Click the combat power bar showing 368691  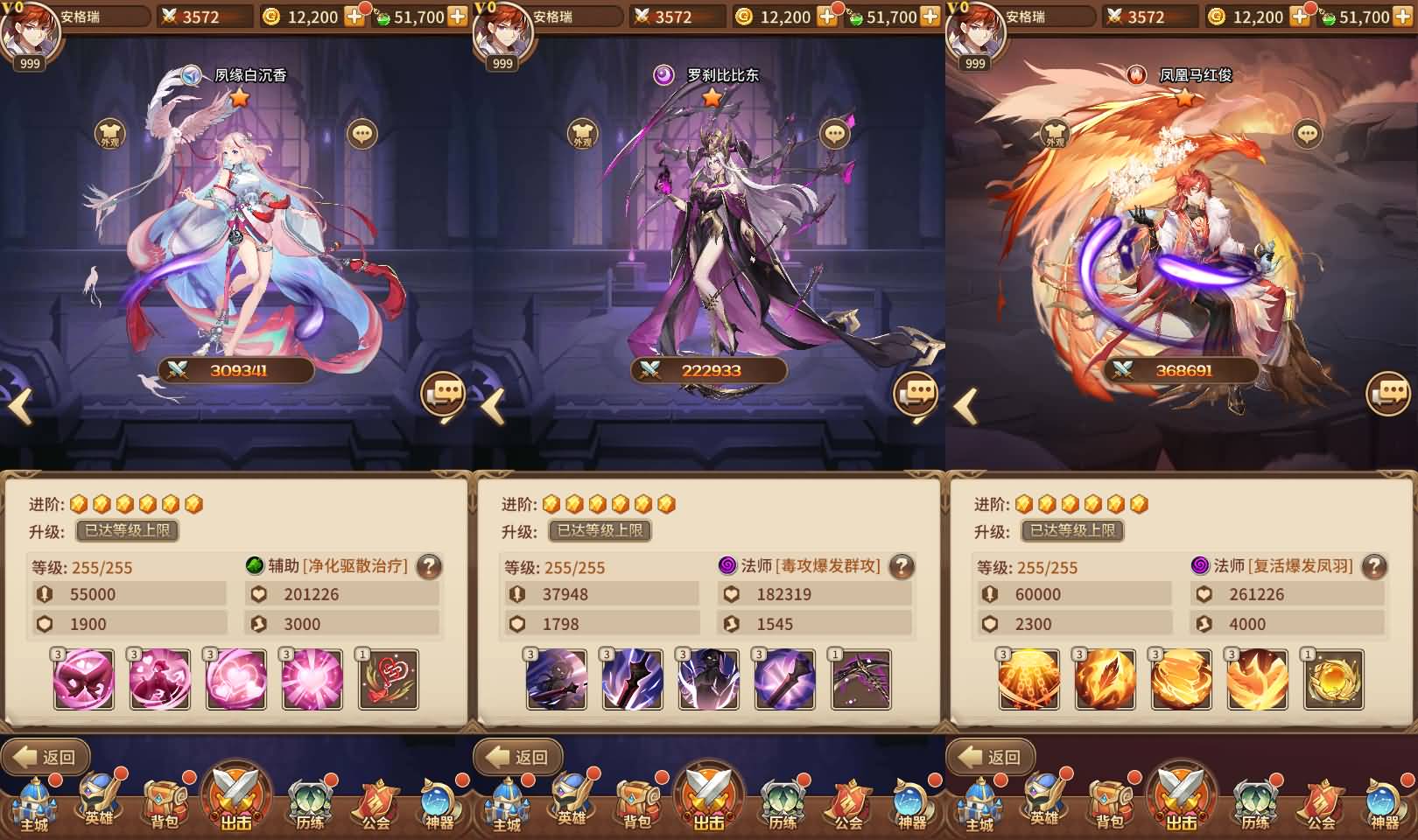1183,368
